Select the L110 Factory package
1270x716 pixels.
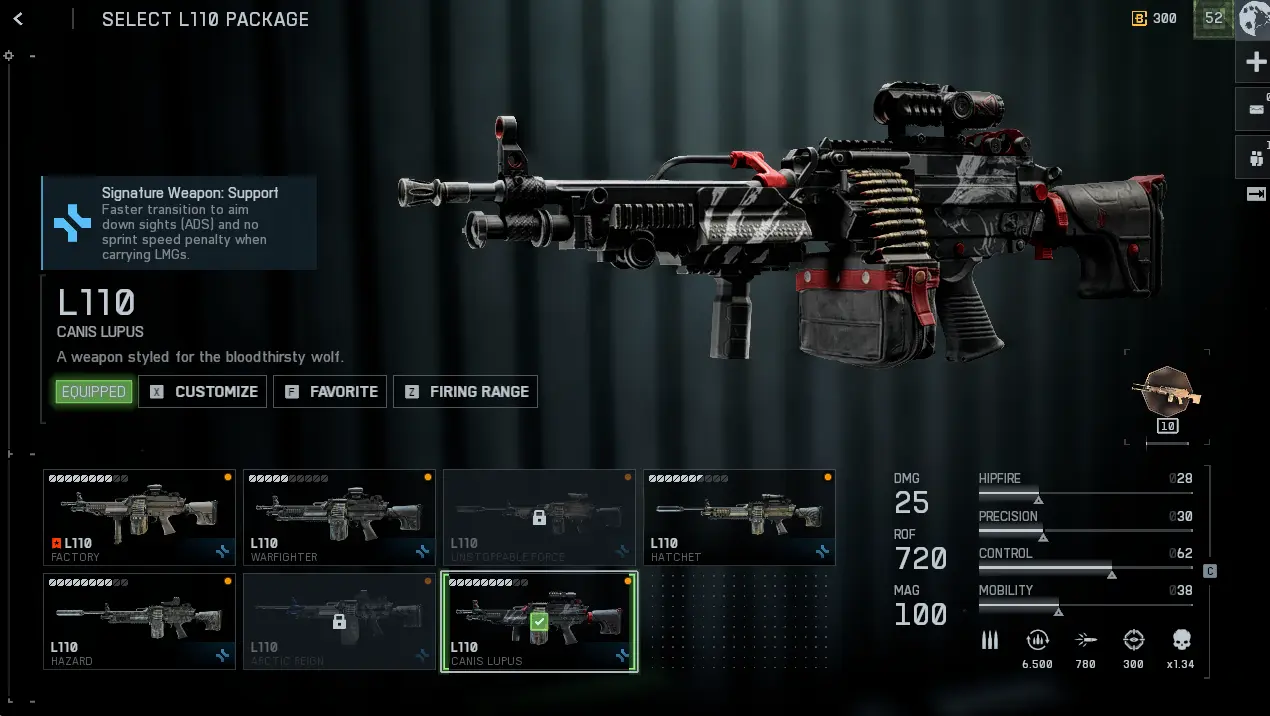pos(139,518)
